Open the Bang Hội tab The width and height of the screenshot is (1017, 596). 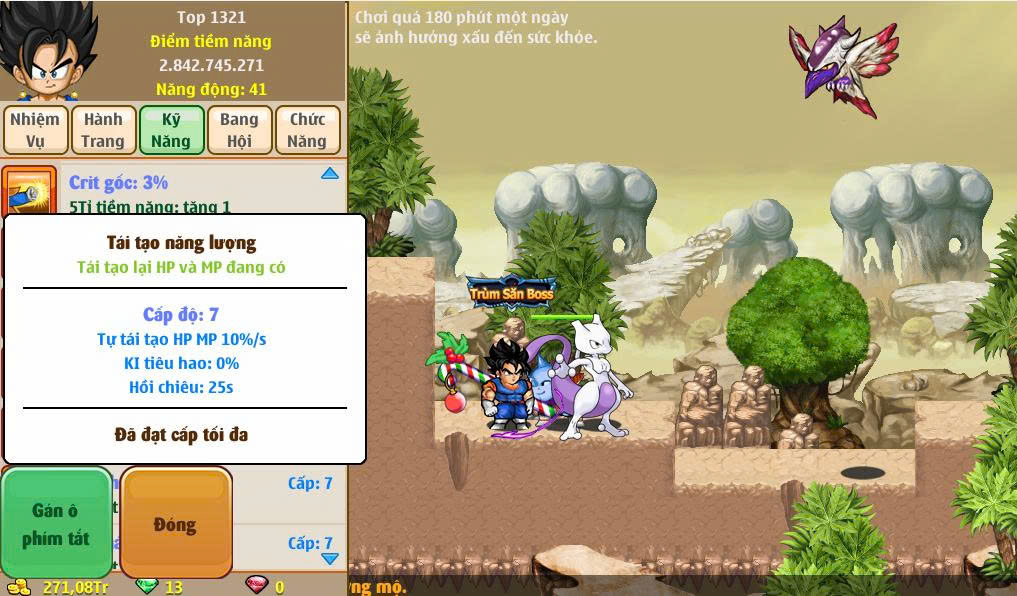[239, 130]
